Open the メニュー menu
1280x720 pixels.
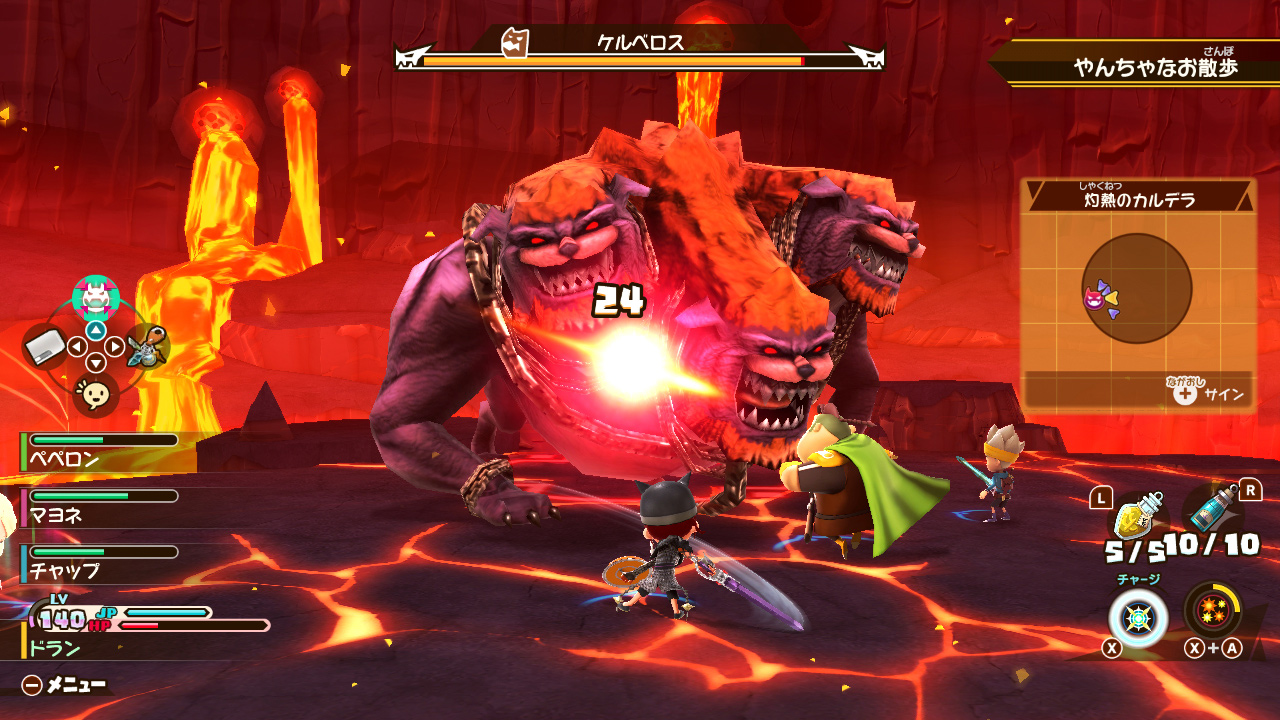pyautogui.click(x=65, y=685)
